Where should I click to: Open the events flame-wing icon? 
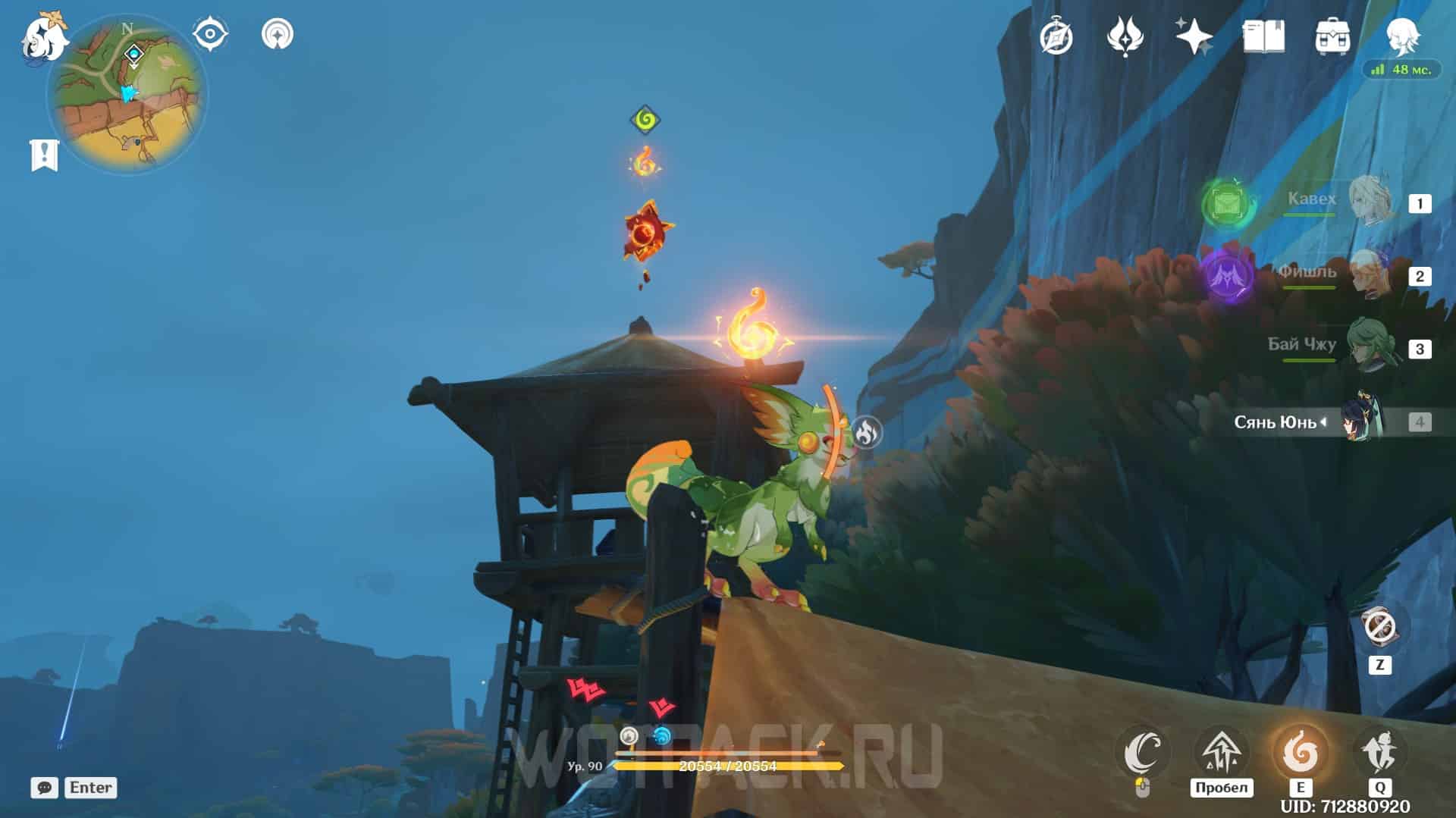[1125, 36]
